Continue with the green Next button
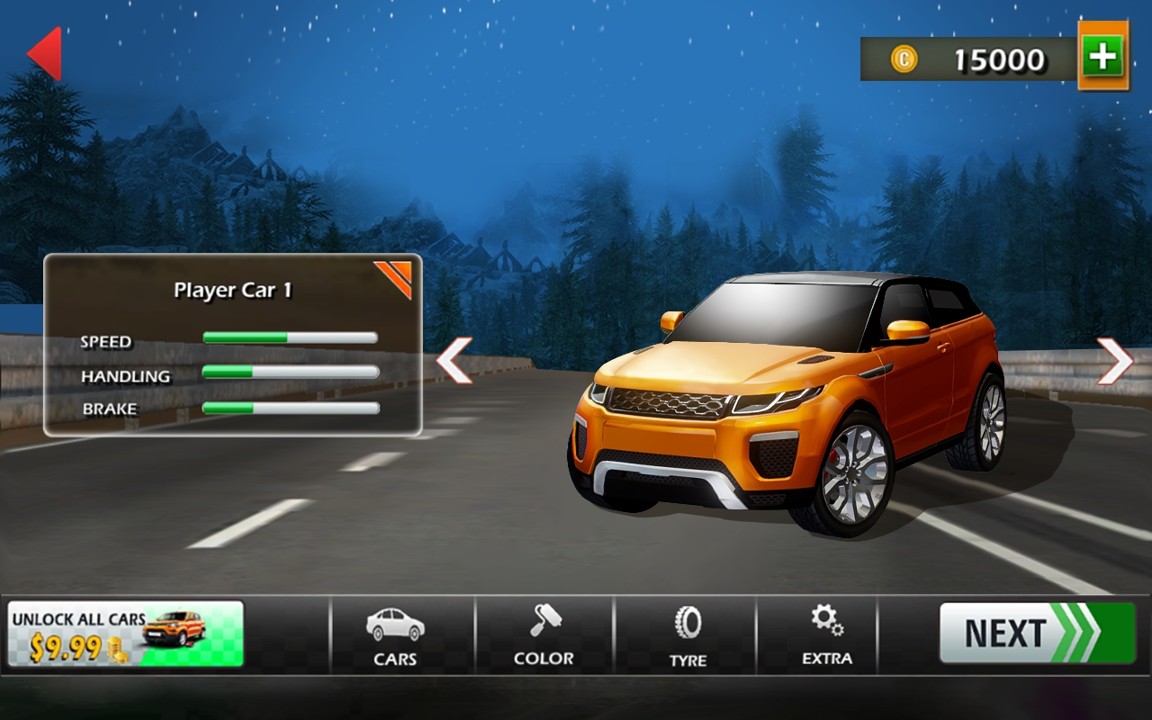This screenshot has width=1152, height=720. point(1036,633)
